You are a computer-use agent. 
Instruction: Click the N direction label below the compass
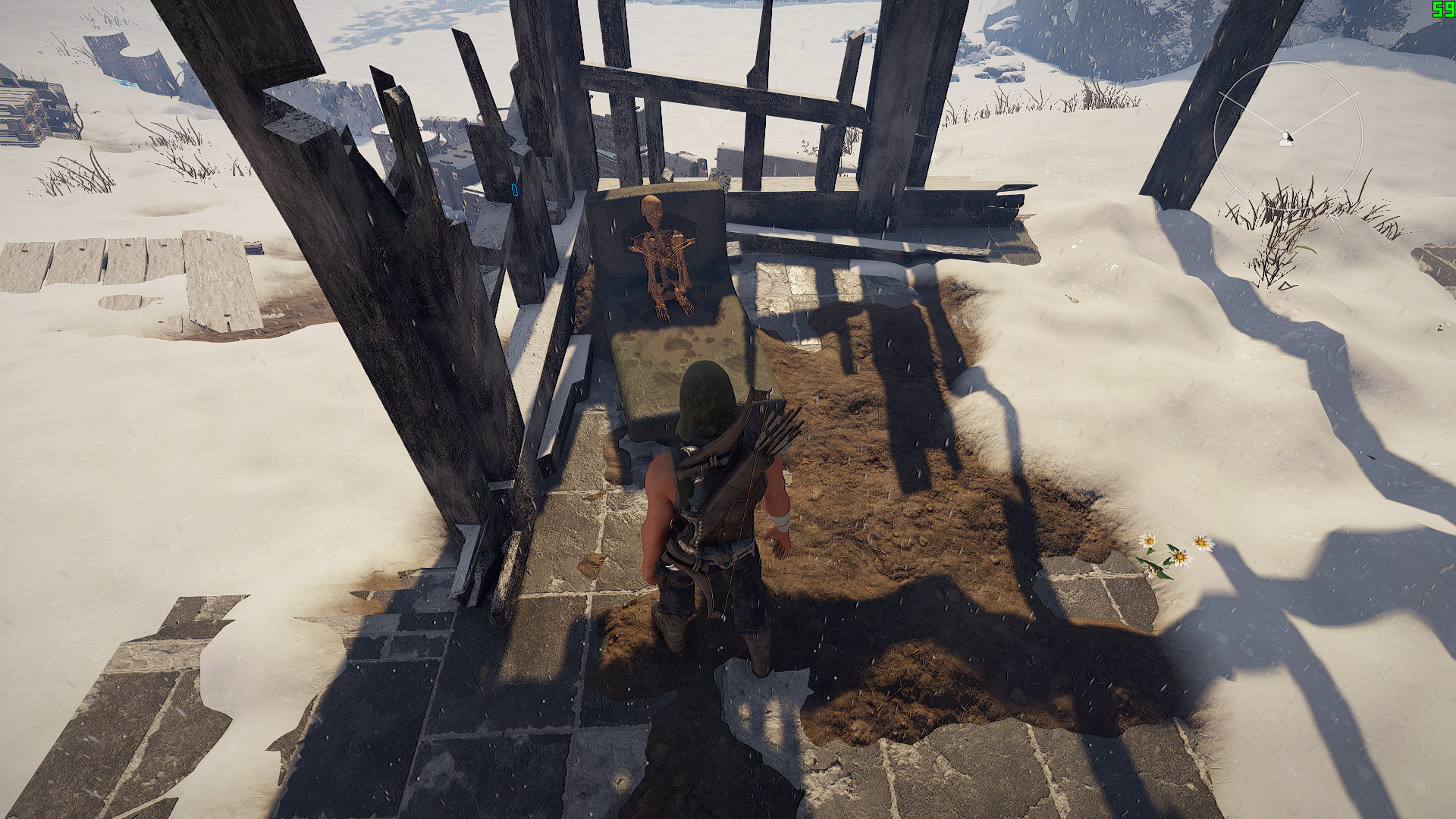tap(1335, 217)
